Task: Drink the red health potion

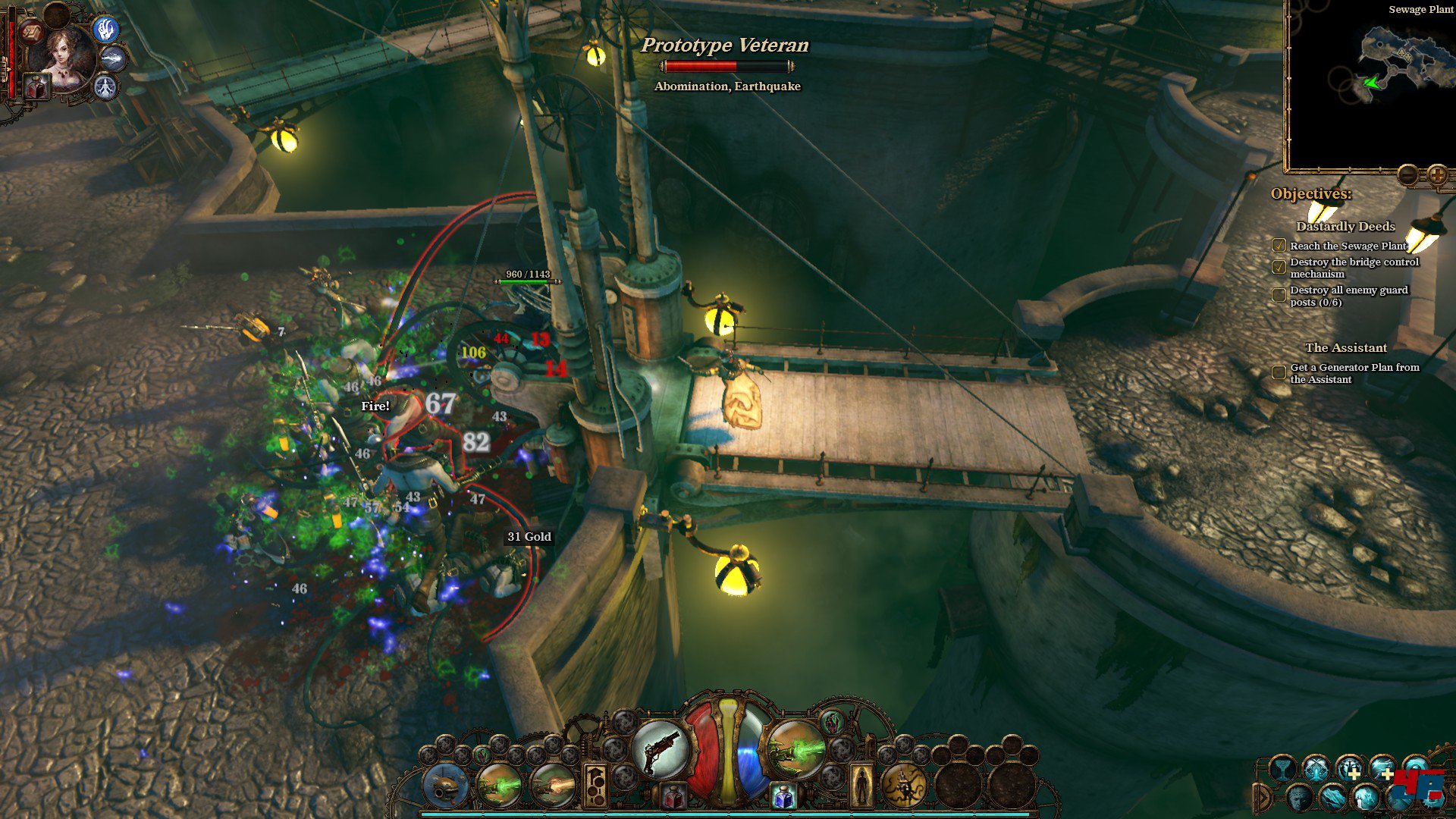Action: (673, 796)
